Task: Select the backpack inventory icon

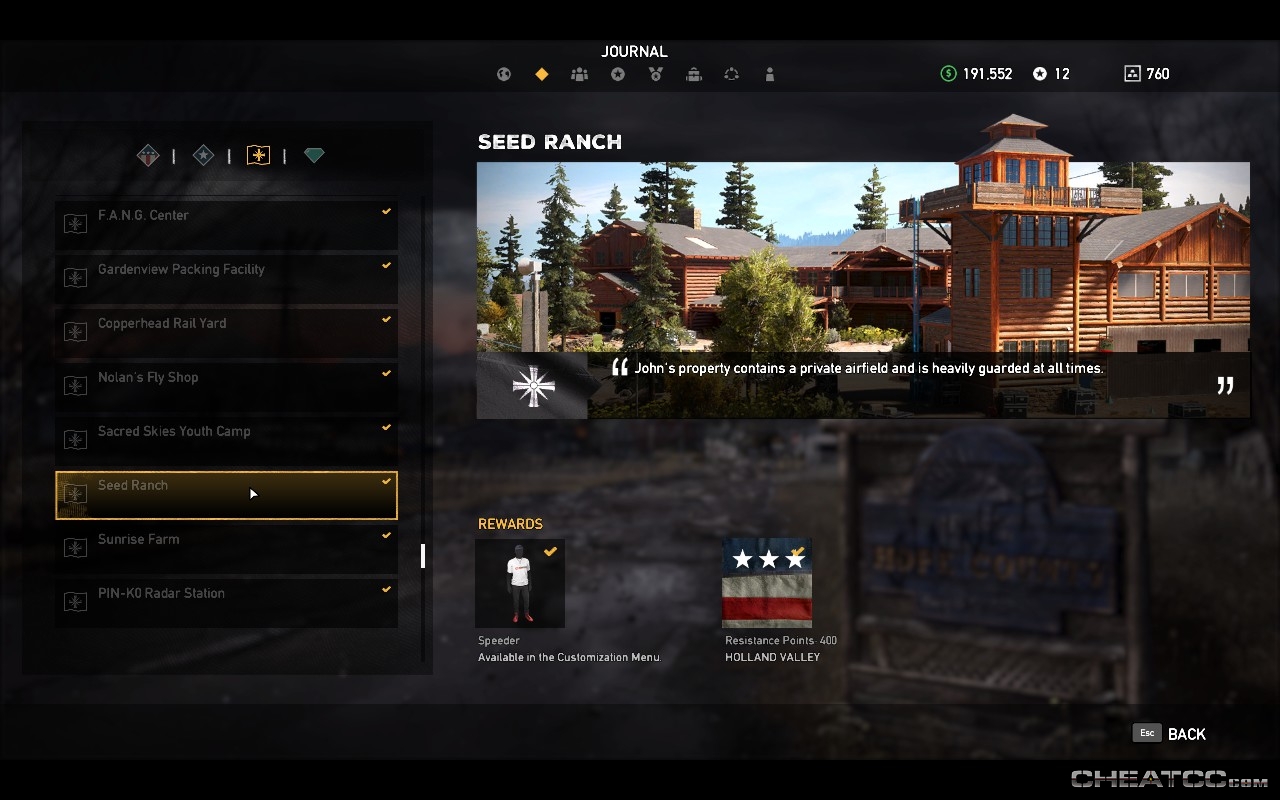Action: pos(694,73)
